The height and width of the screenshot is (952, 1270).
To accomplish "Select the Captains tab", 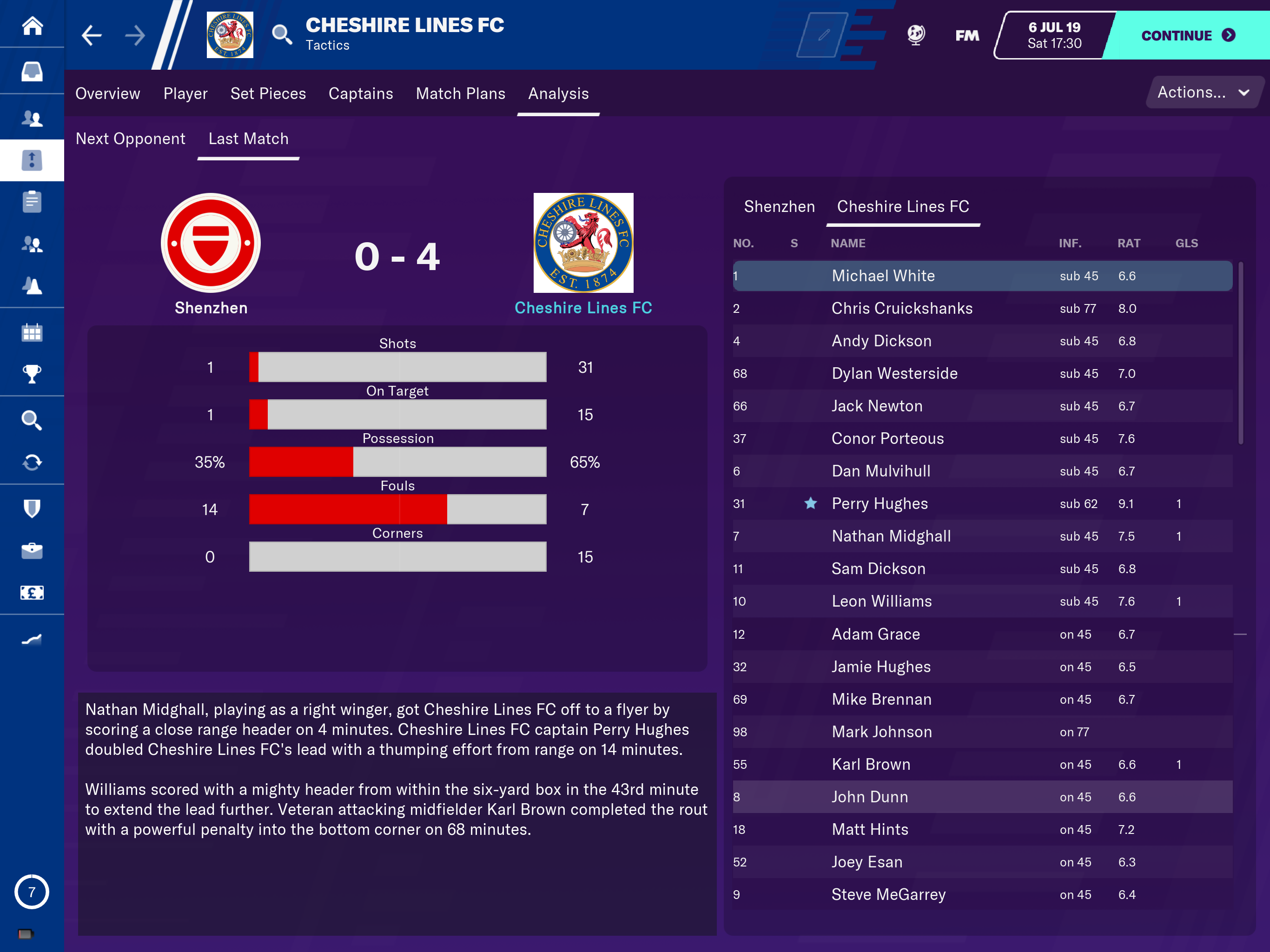I will tap(361, 93).
